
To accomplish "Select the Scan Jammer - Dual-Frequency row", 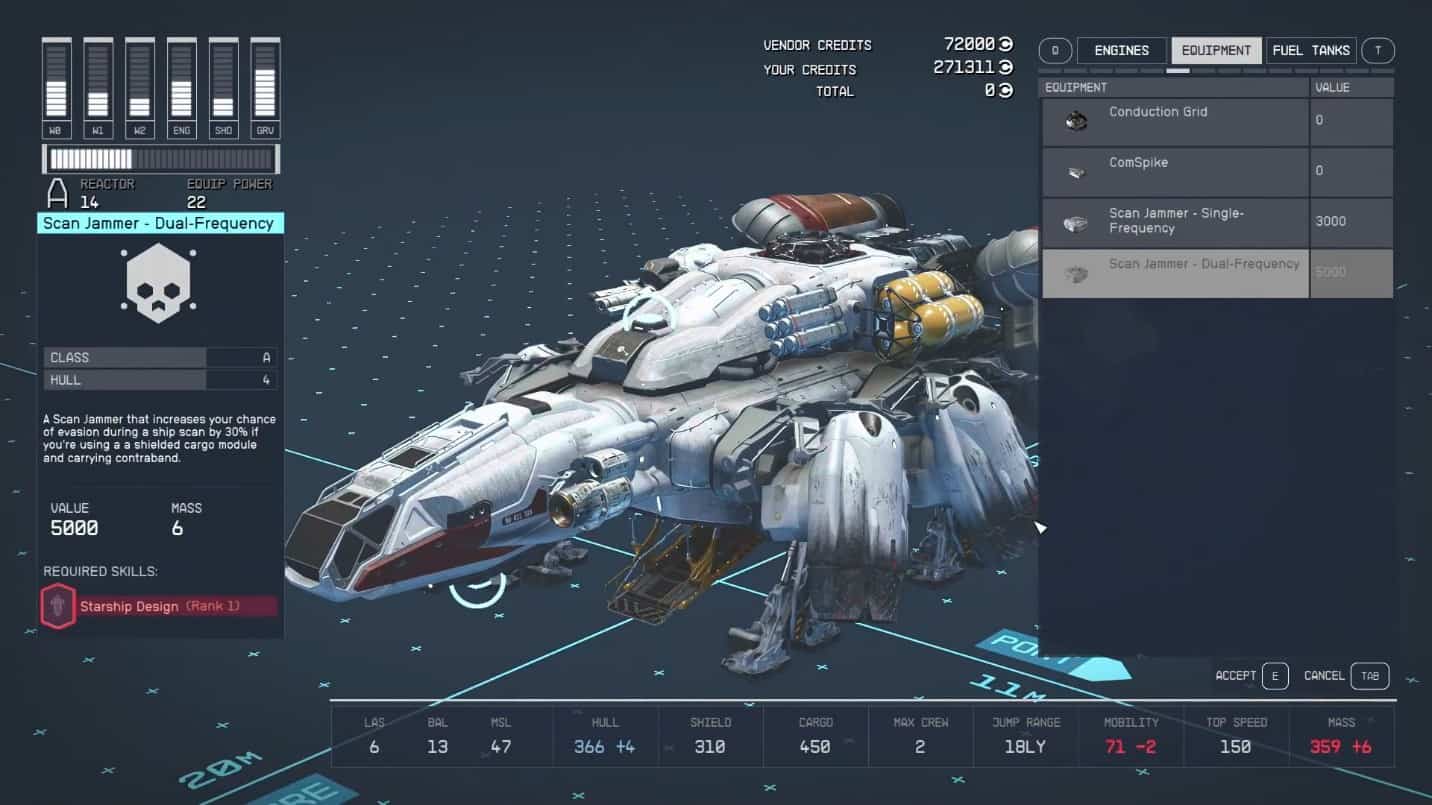I will point(1175,273).
